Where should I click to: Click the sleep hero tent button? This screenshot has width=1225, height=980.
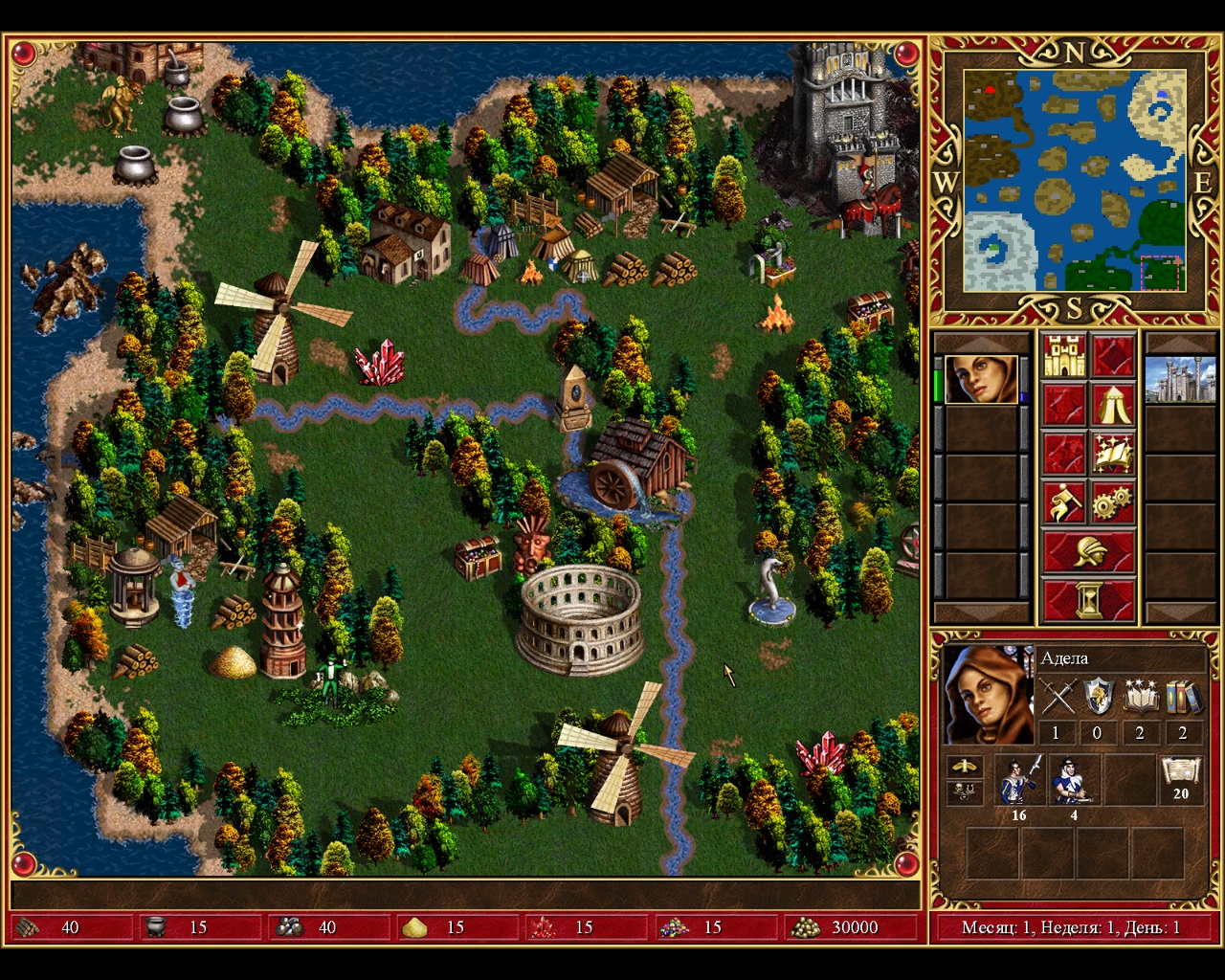tap(1112, 405)
